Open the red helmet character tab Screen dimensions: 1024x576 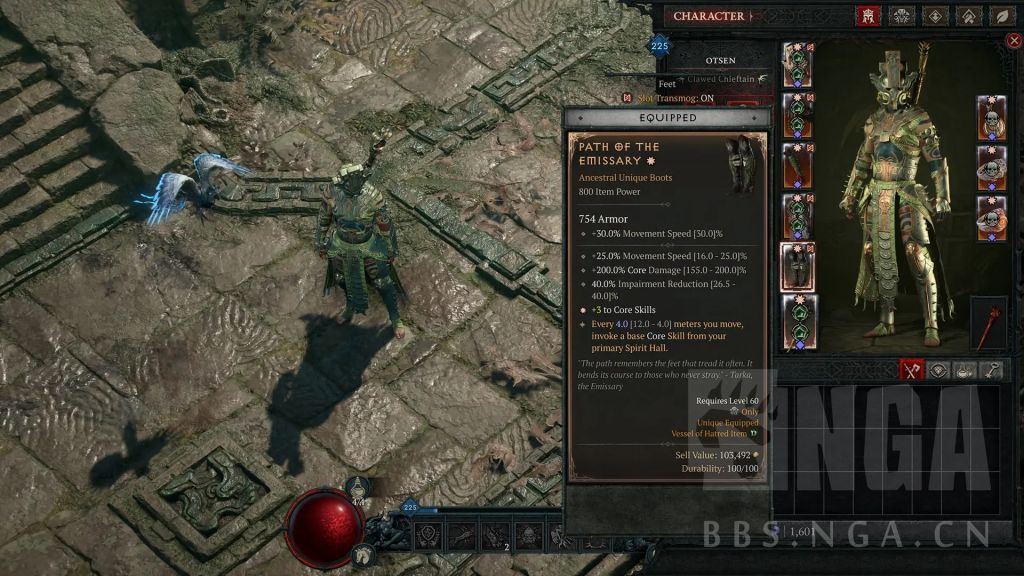(868, 16)
